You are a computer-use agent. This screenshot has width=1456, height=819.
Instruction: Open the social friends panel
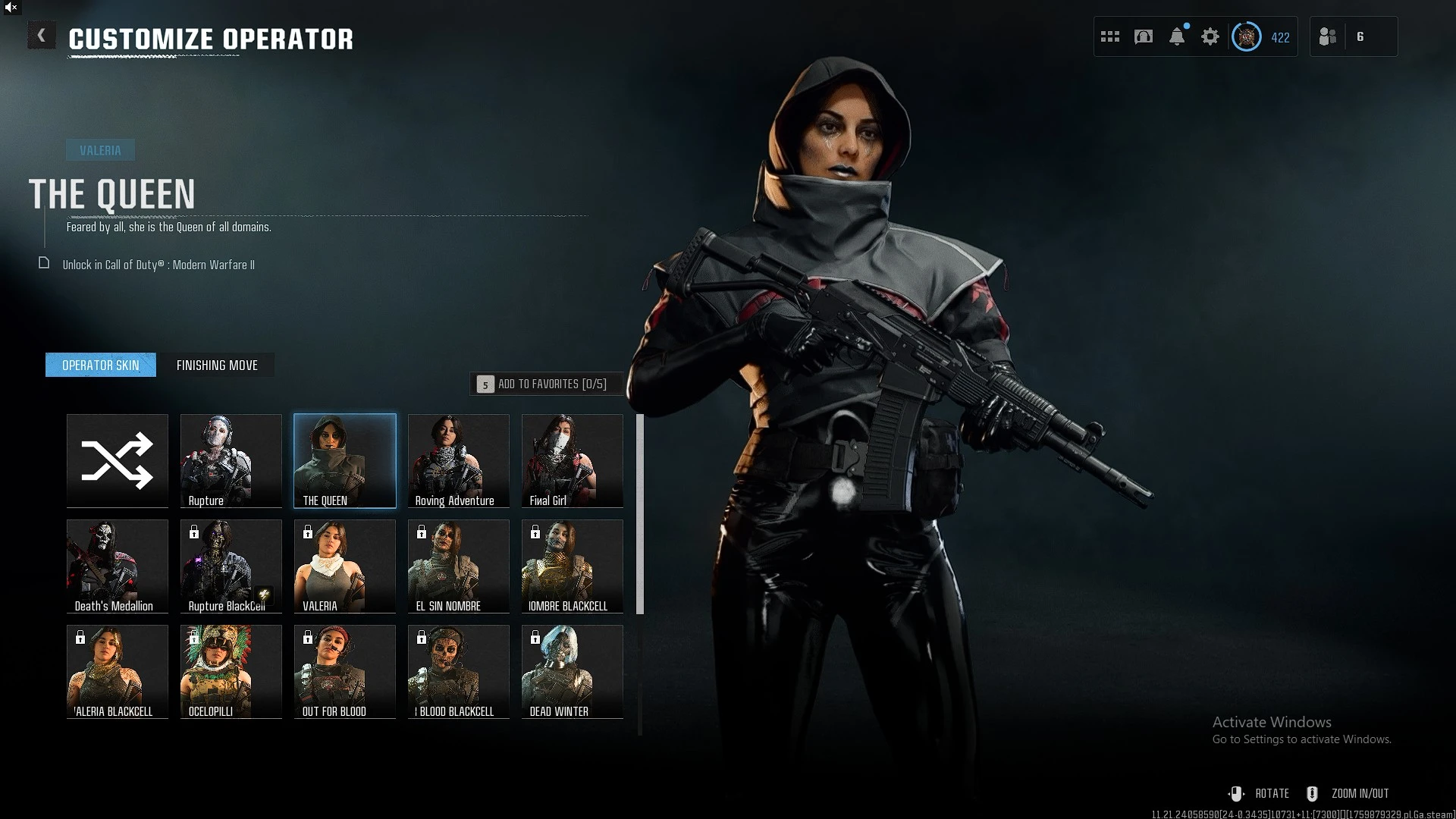coord(1328,36)
